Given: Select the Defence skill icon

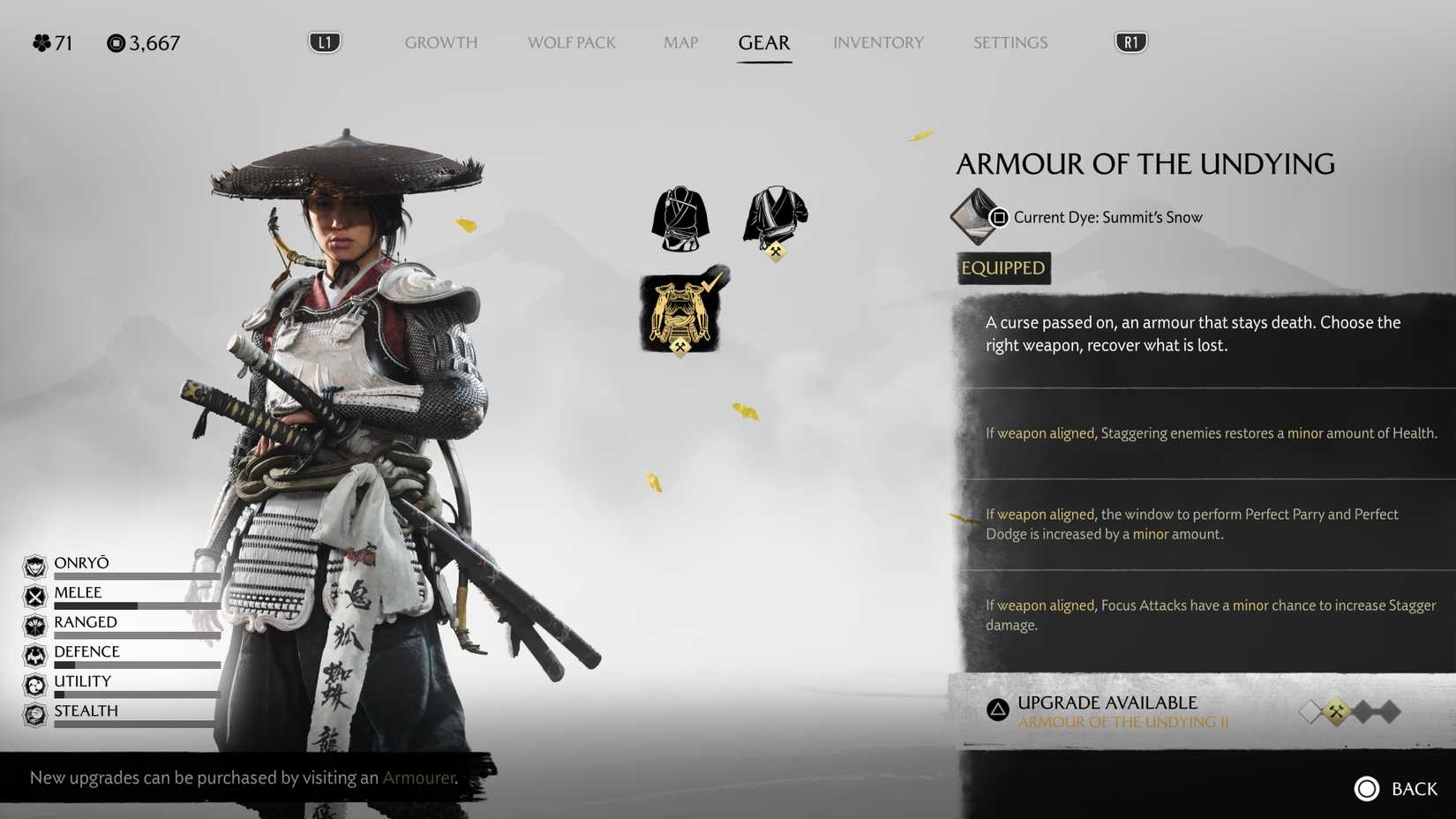Looking at the screenshot, I should point(34,653).
